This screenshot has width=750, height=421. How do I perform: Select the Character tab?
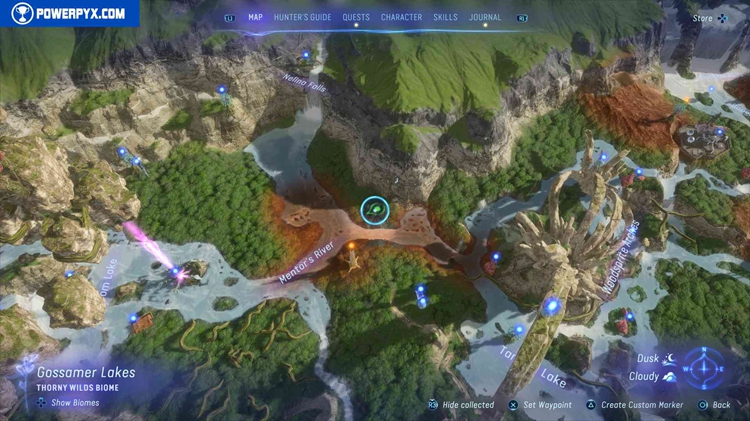401,17
